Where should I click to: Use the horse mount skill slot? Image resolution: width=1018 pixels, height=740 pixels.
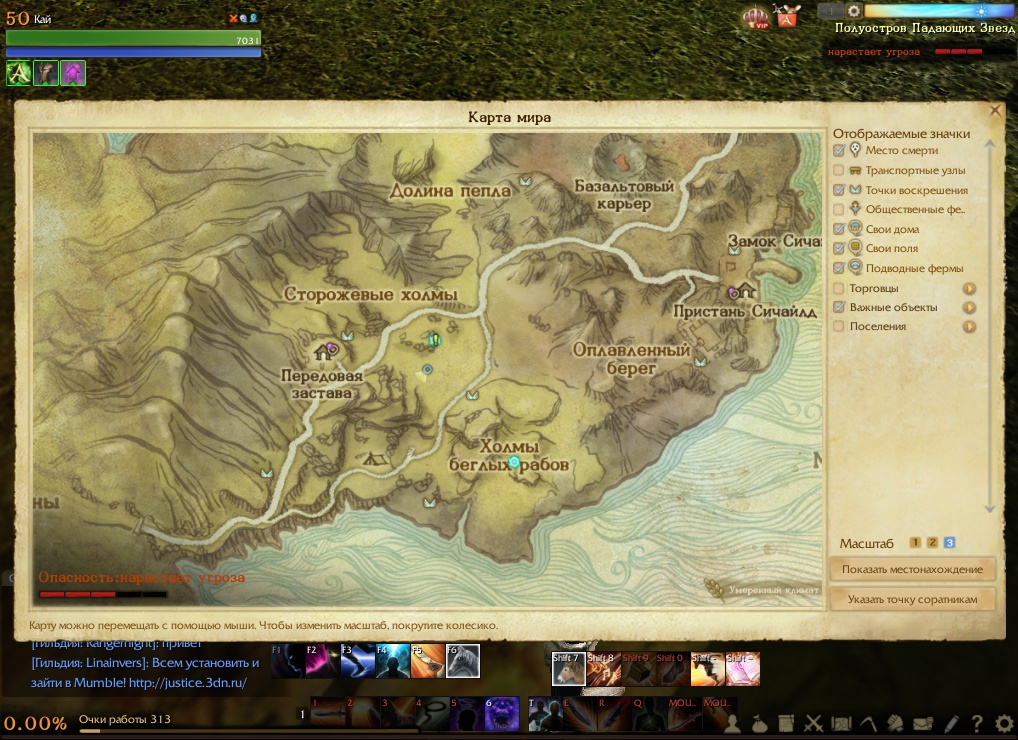click(567, 669)
